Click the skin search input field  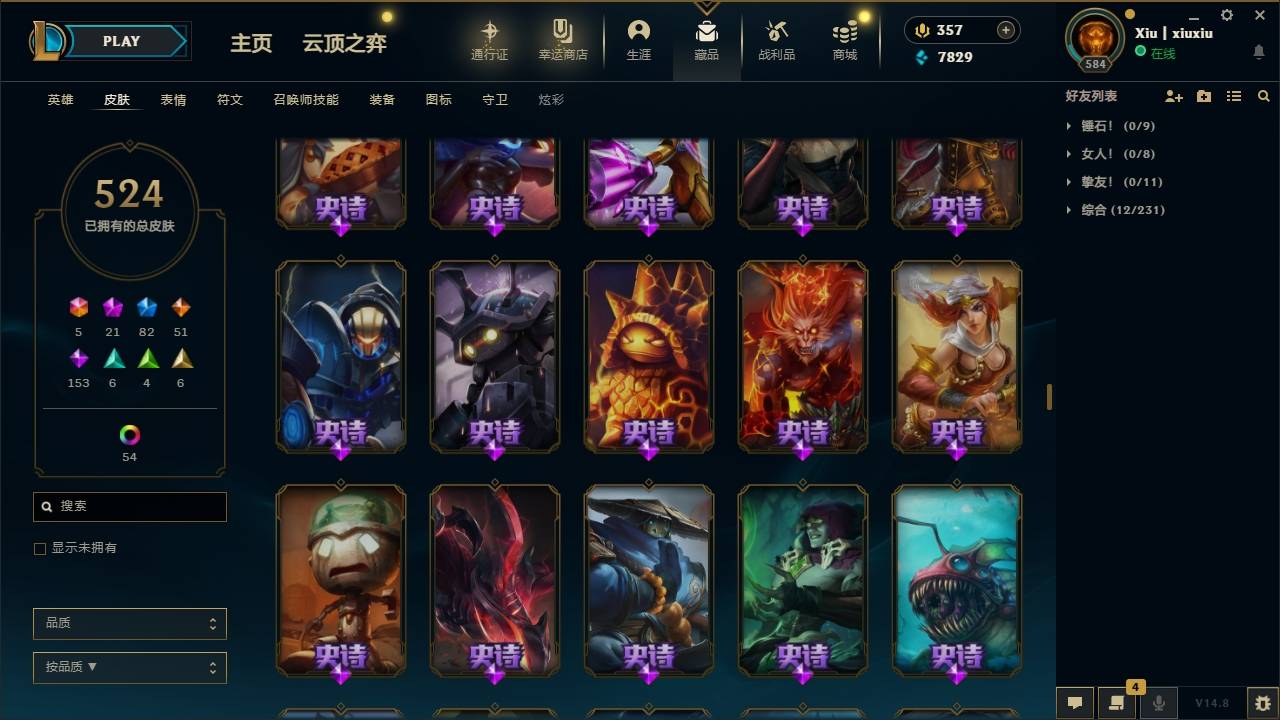point(129,507)
